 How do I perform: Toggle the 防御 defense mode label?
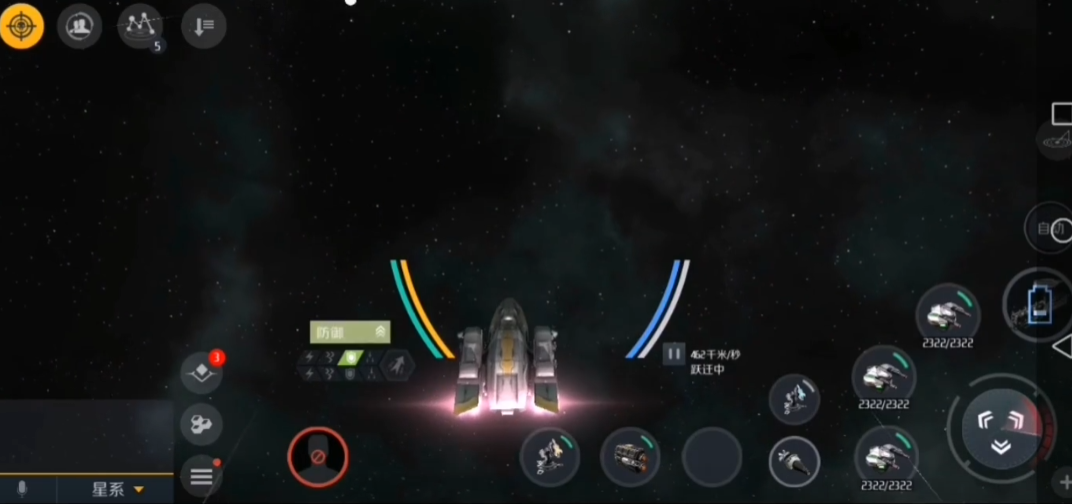(349, 332)
